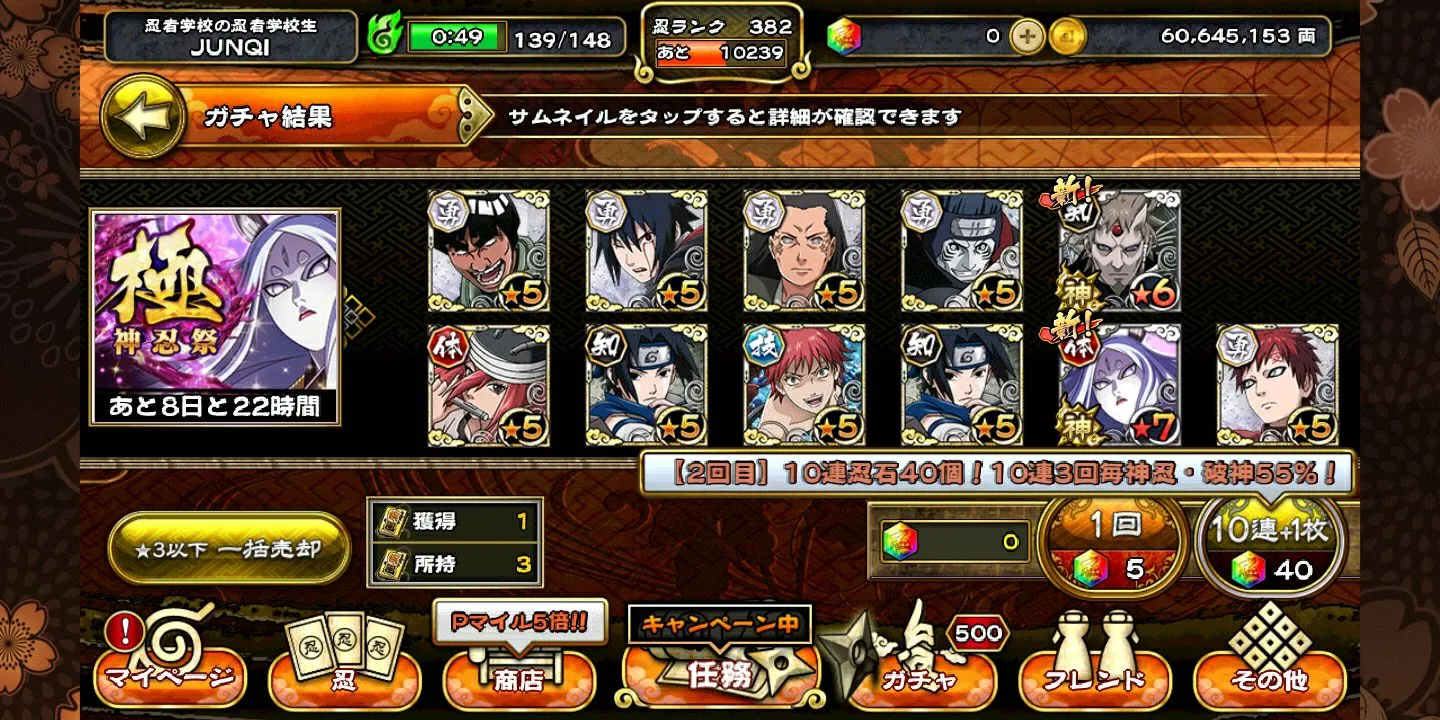Tap the gold coin icon beside ryo
The height and width of the screenshot is (720, 1440).
coord(1067,37)
